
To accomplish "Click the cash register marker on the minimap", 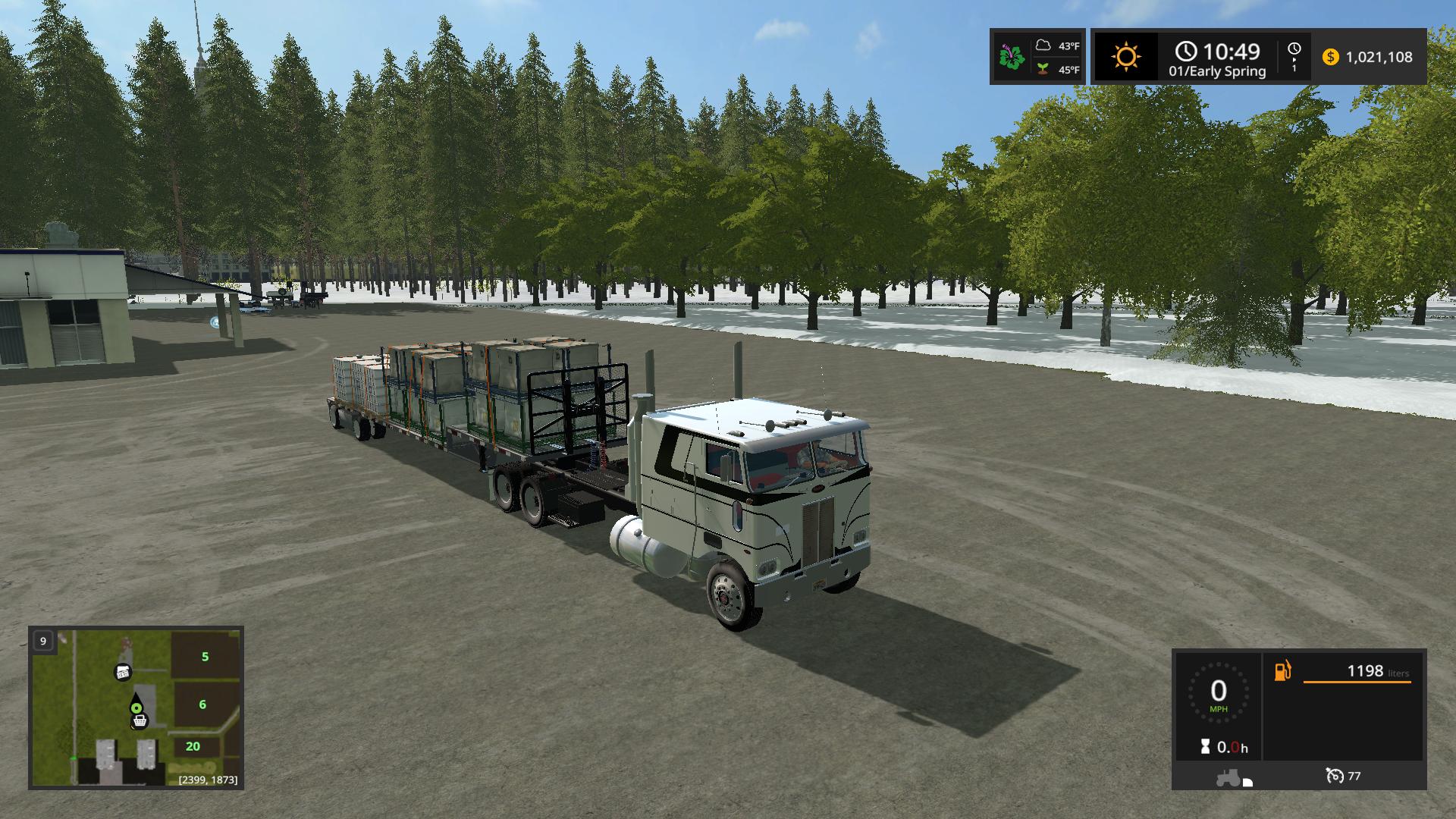I will pos(123,671).
